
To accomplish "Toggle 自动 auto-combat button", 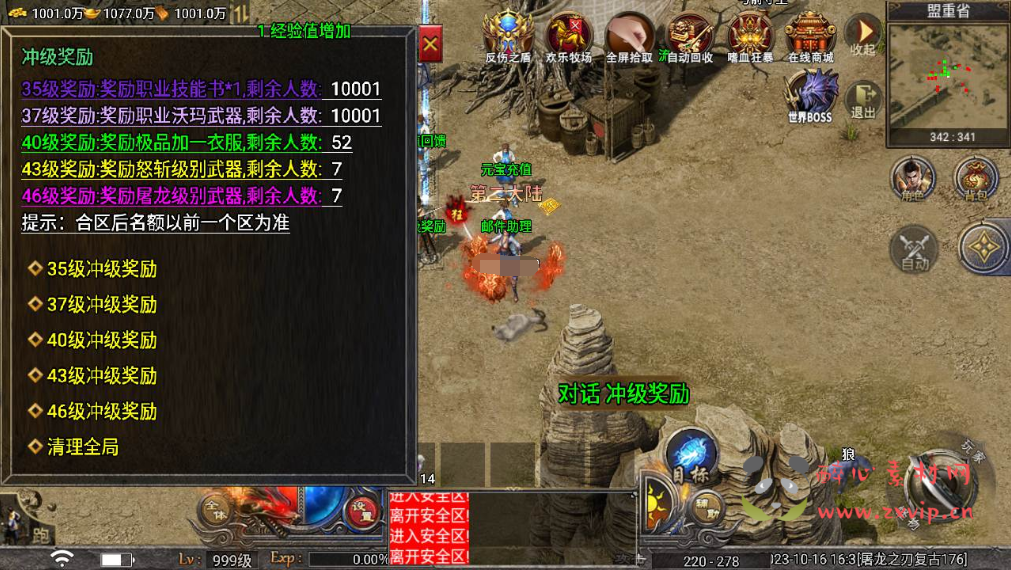I will [x=913, y=247].
